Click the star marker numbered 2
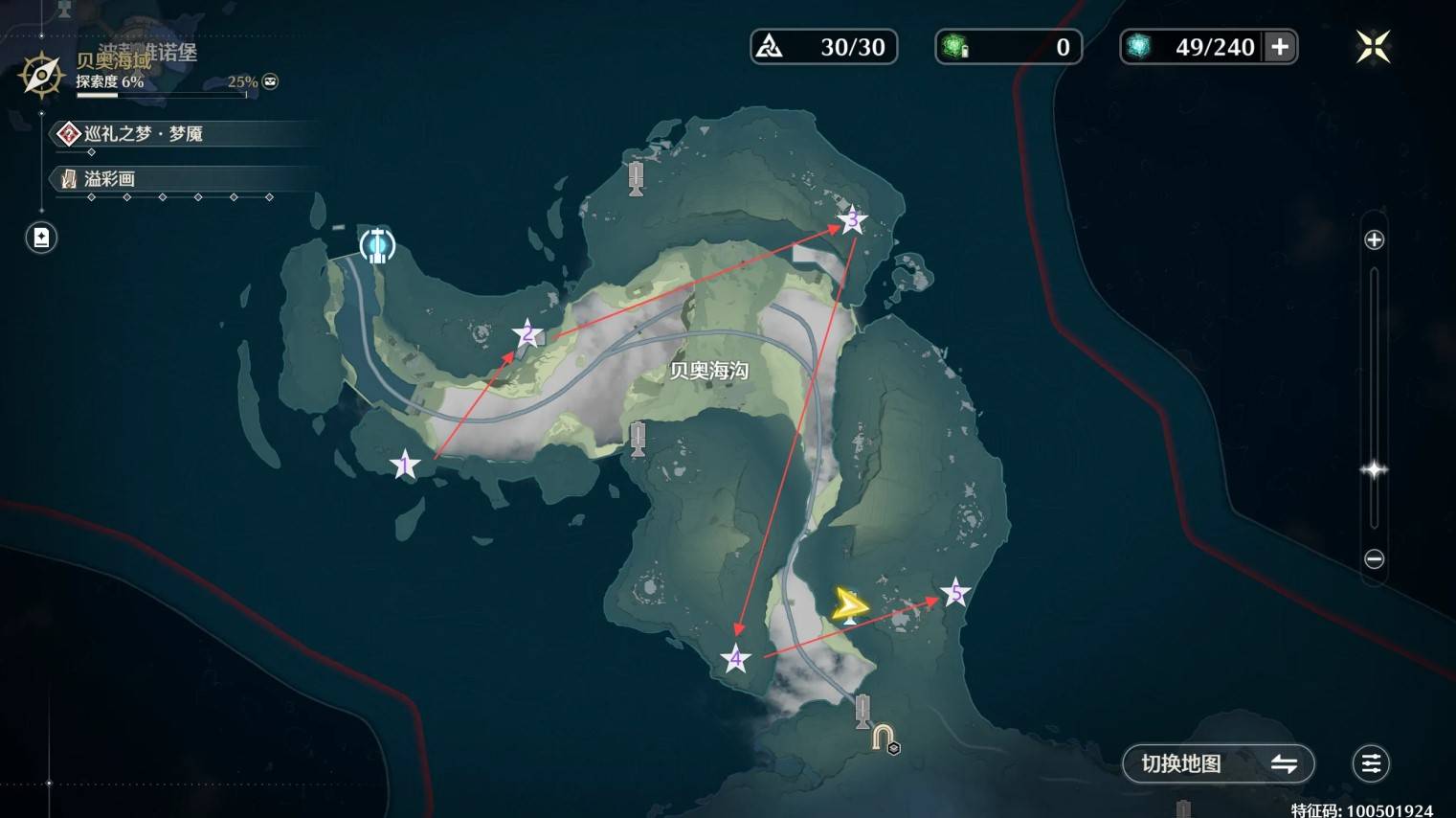 click(x=526, y=334)
